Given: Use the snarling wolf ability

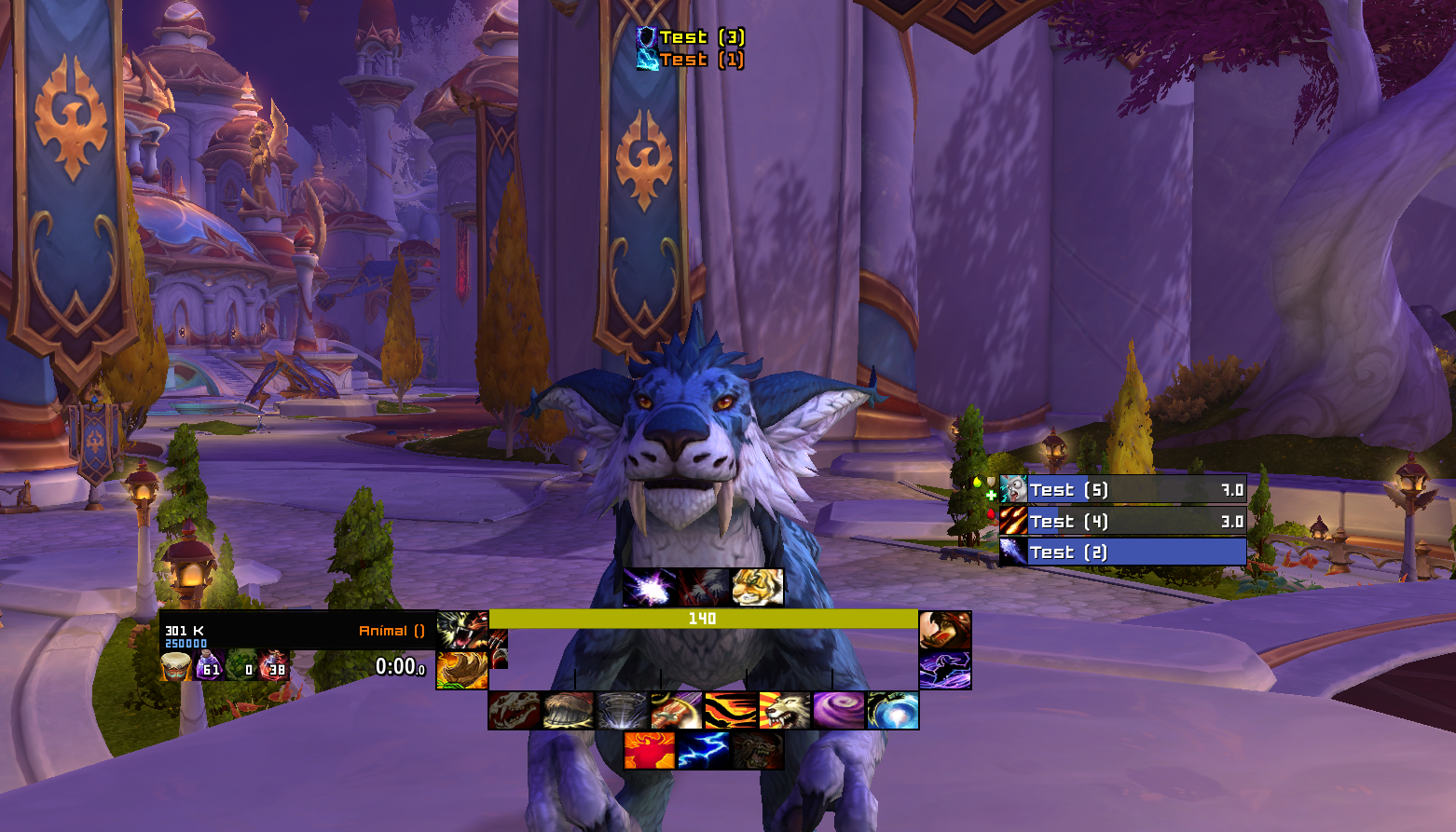Looking at the screenshot, I should click(x=784, y=711).
